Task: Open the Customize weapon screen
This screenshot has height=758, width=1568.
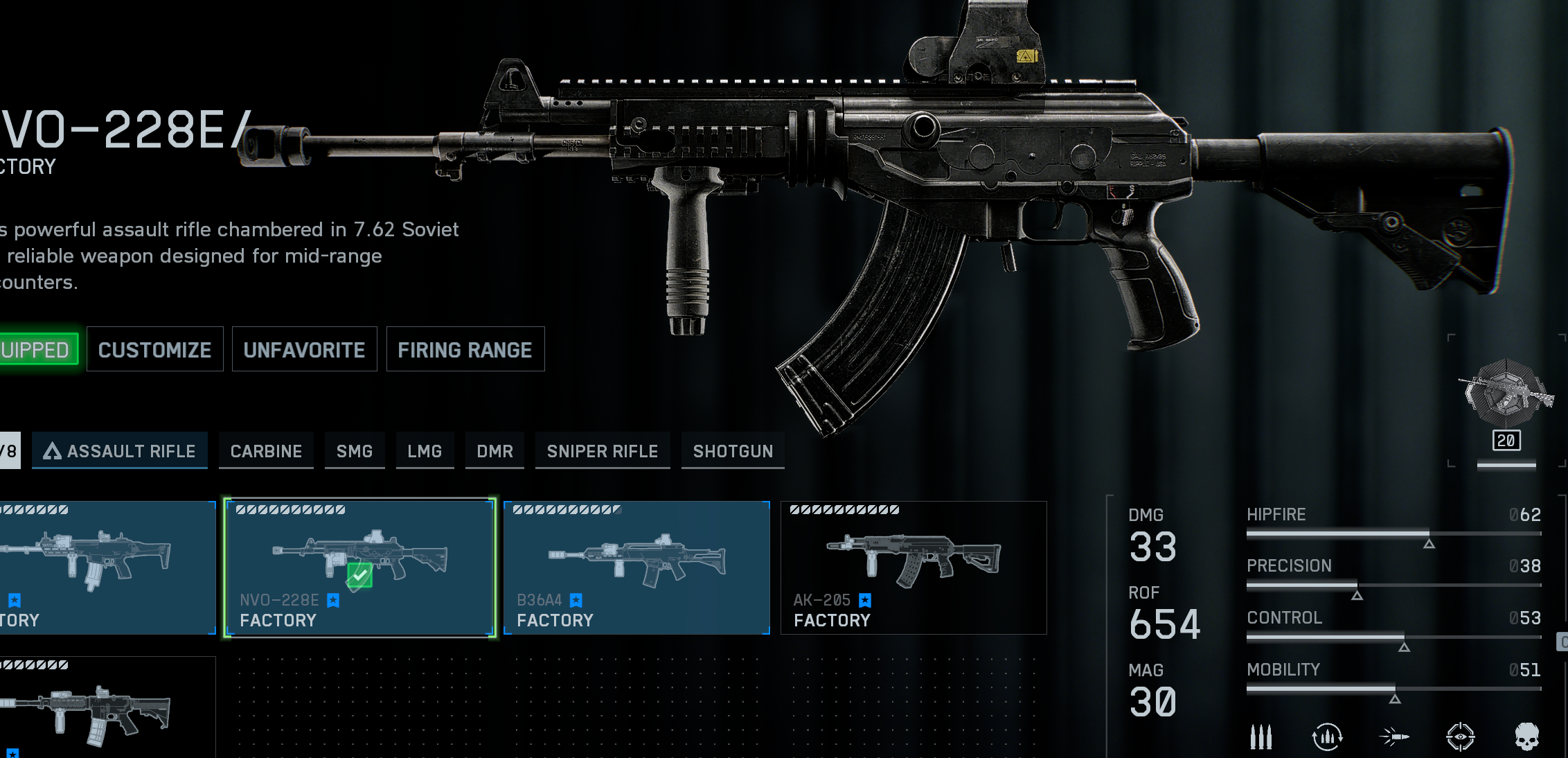Action: point(154,350)
